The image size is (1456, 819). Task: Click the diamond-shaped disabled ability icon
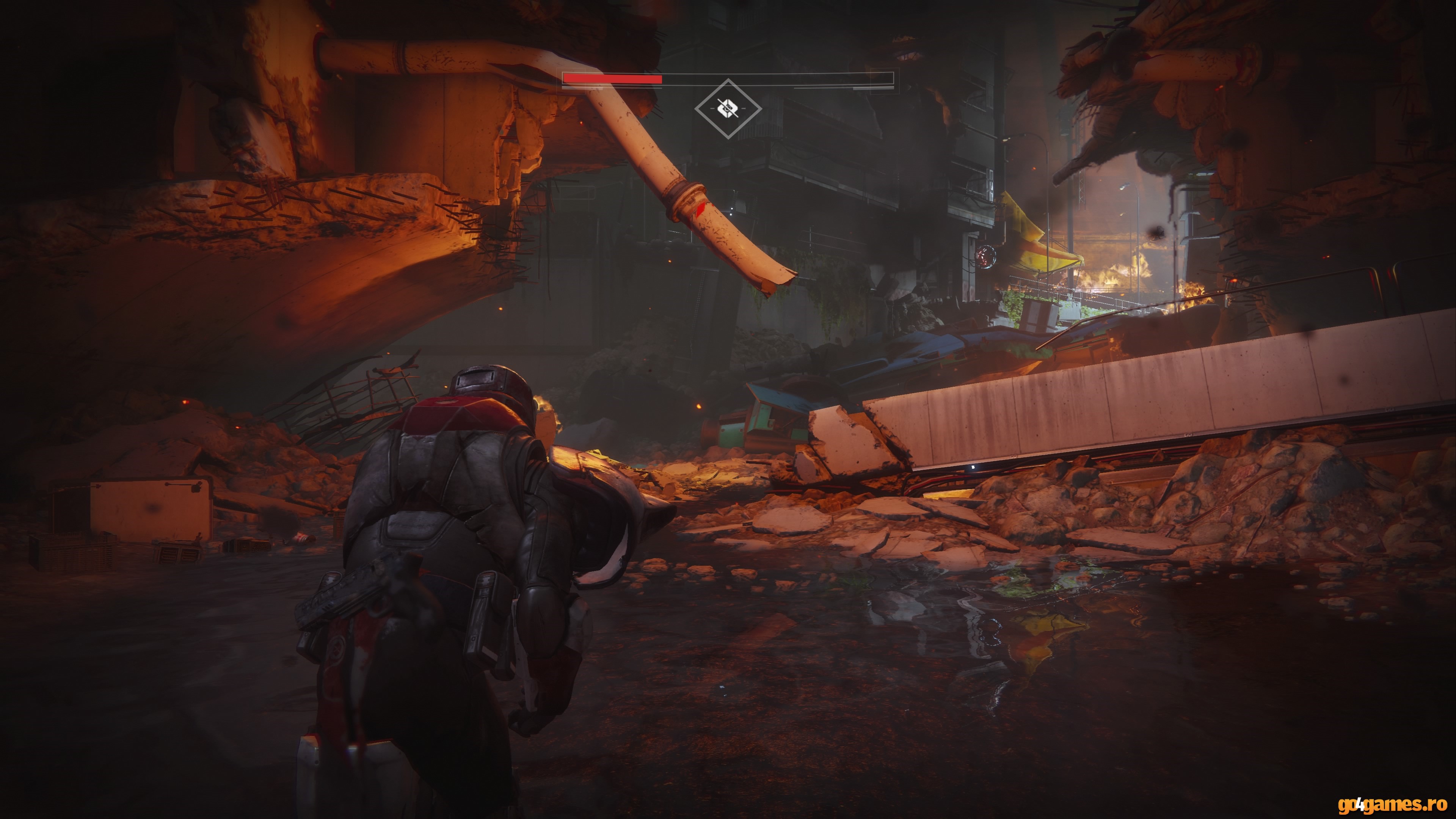(x=728, y=108)
